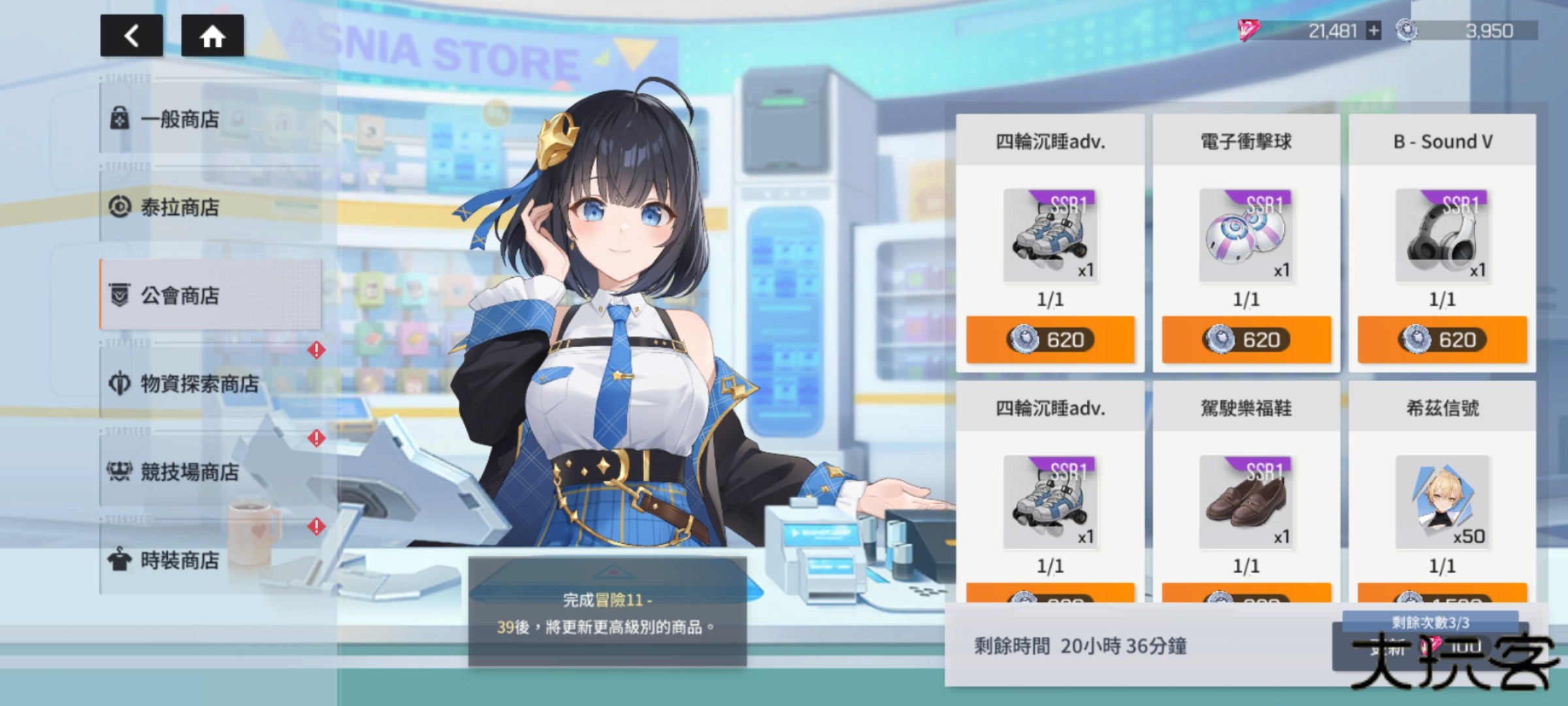Purchase 電子衝擊球 with the 620 button

pos(1246,340)
